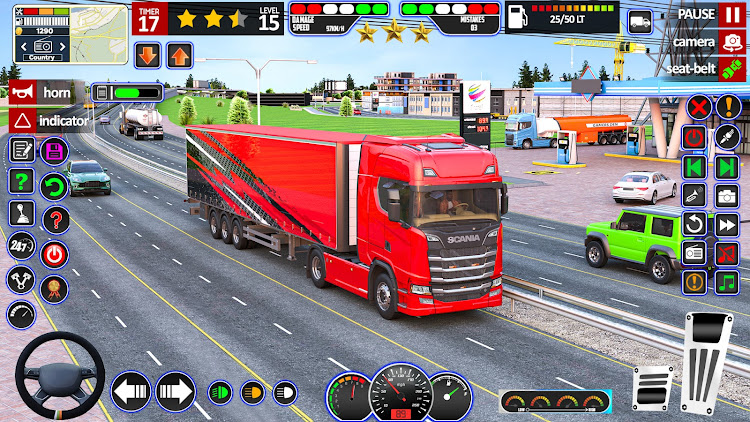Select the gear shifter icon

(x=22, y=214)
